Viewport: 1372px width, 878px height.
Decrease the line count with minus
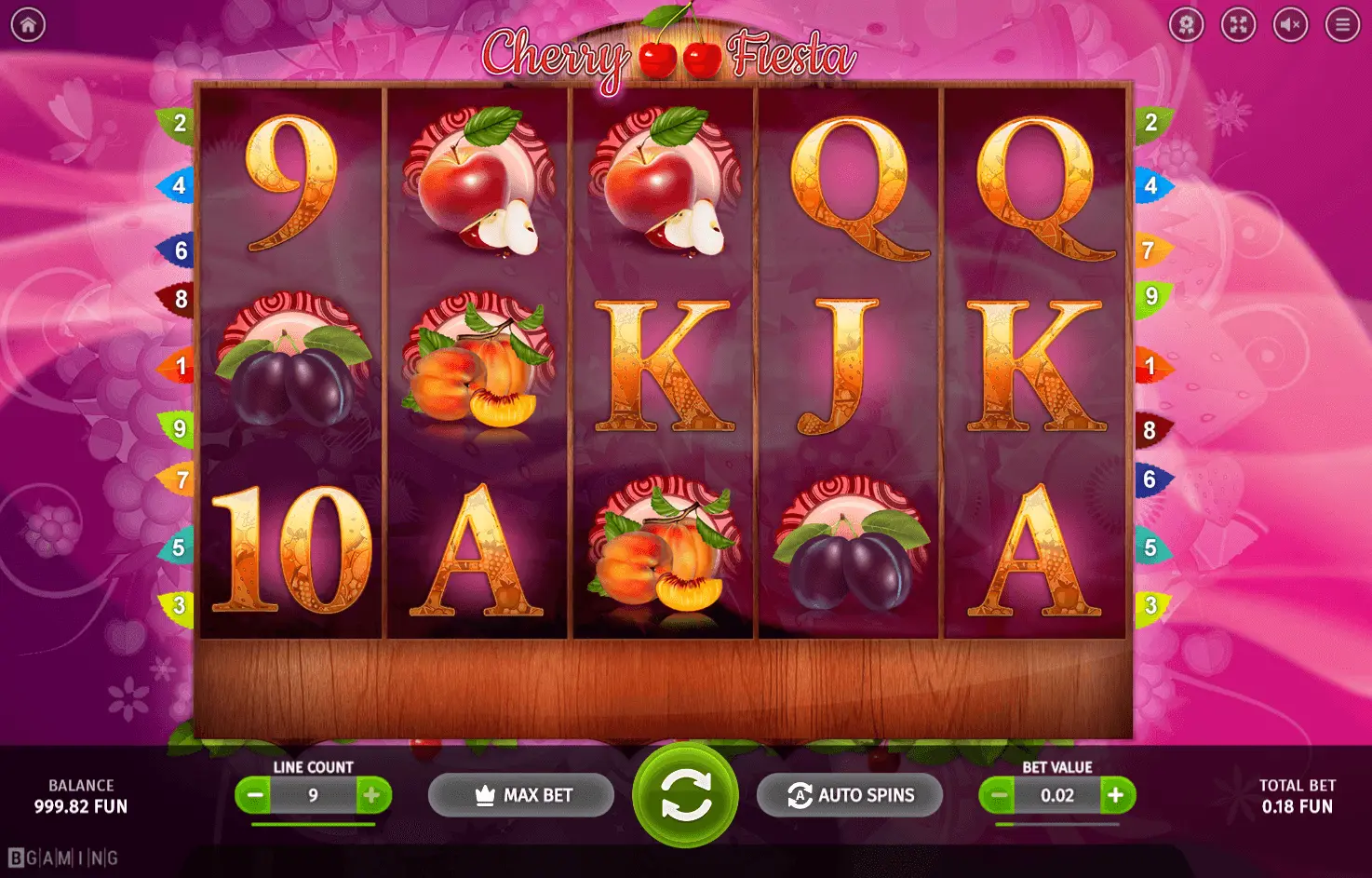pos(253,795)
